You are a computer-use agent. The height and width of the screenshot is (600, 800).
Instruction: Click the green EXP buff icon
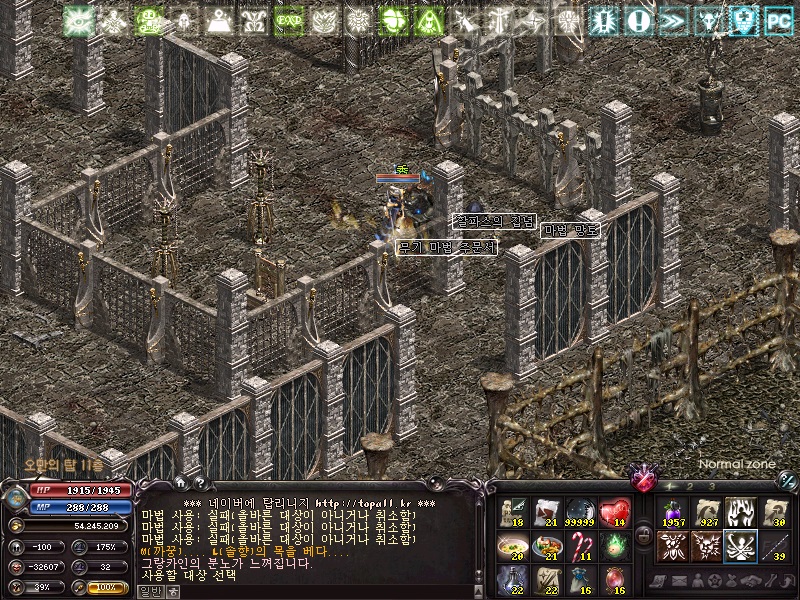click(x=289, y=20)
